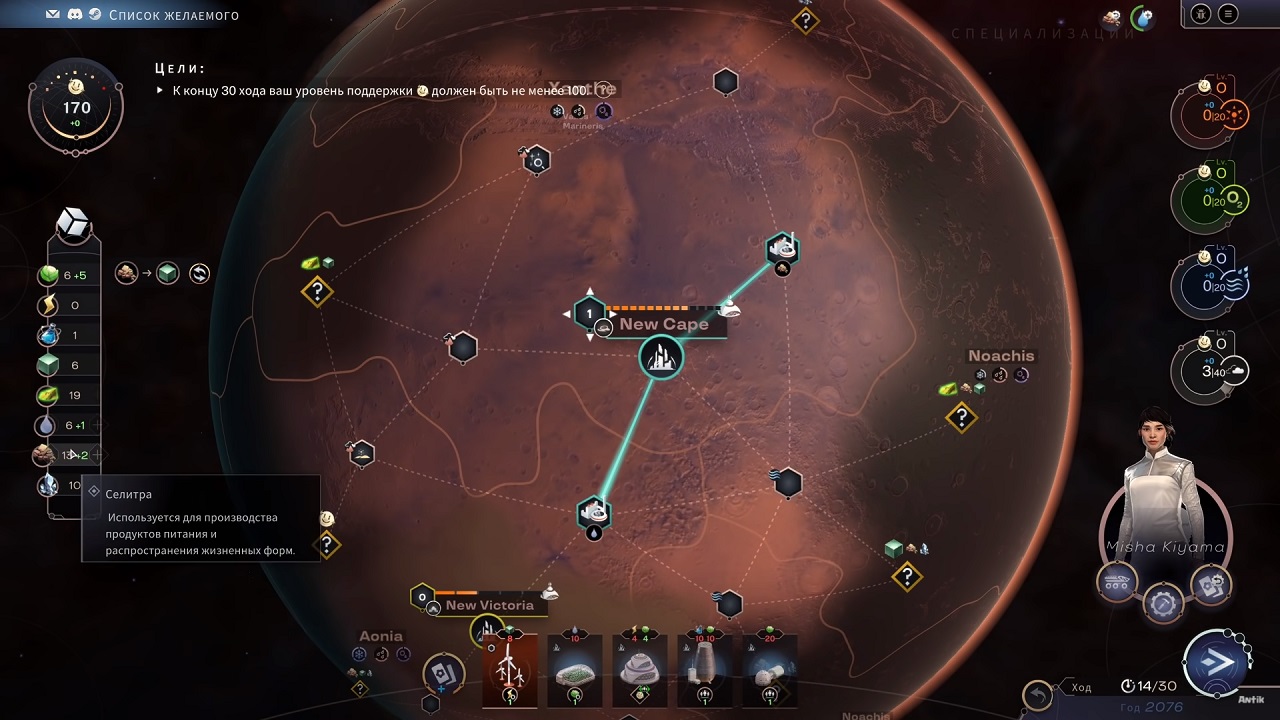Choose the greenhouse farm building card
Viewport: 1280px width, 720px height.
point(575,670)
